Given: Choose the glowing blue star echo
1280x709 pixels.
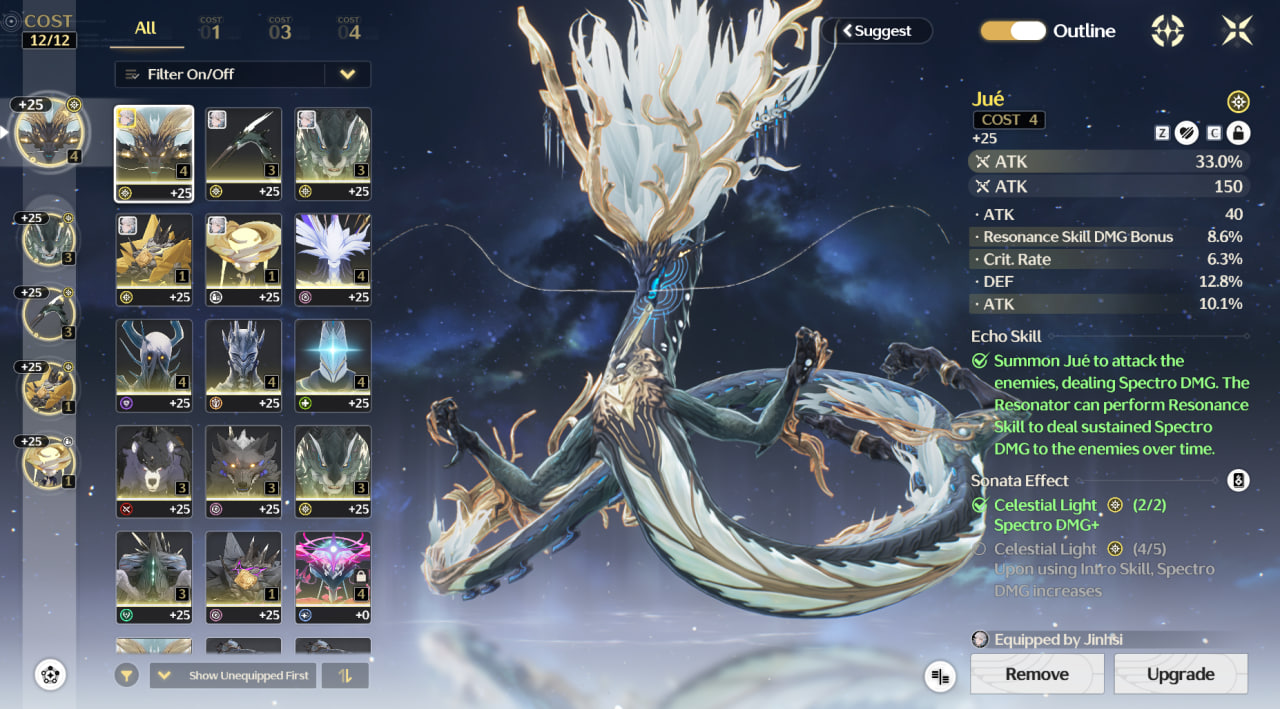Looking at the screenshot, I should 333,365.
